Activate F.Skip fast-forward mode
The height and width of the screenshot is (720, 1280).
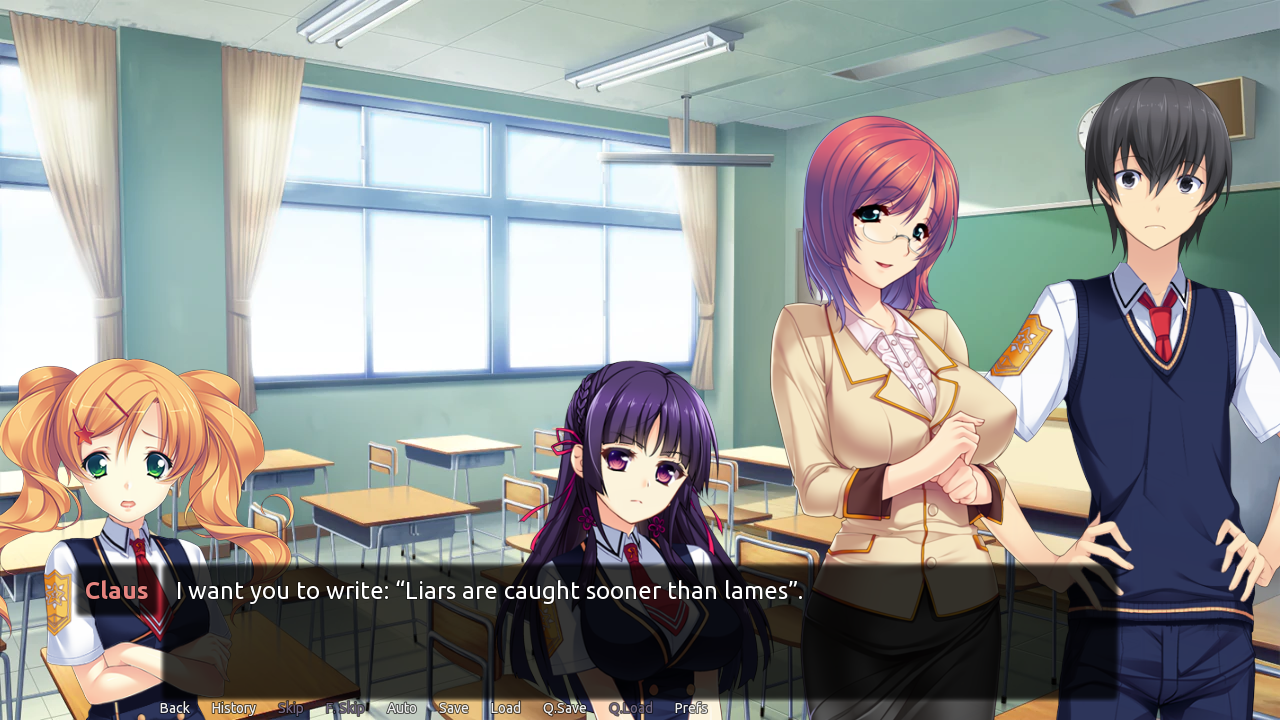345,707
